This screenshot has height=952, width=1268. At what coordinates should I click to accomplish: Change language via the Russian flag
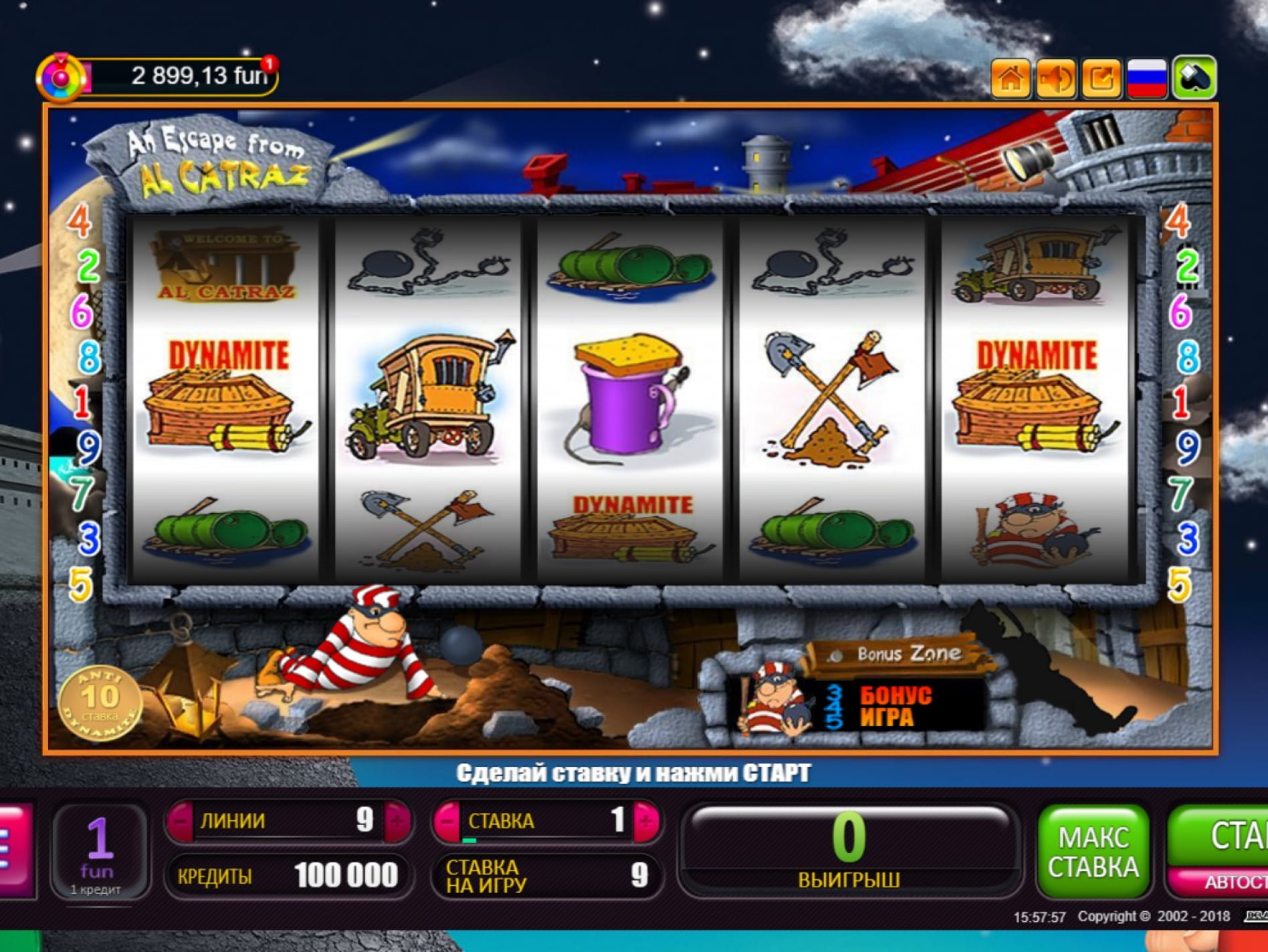1147,79
